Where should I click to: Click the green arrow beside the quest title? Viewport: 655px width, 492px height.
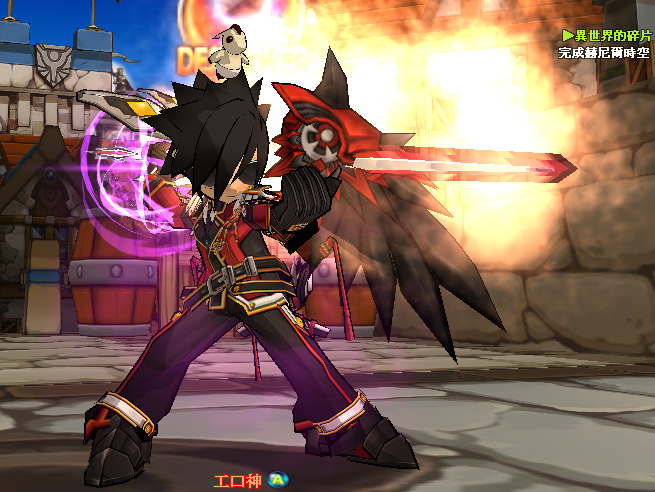click(568, 35)
